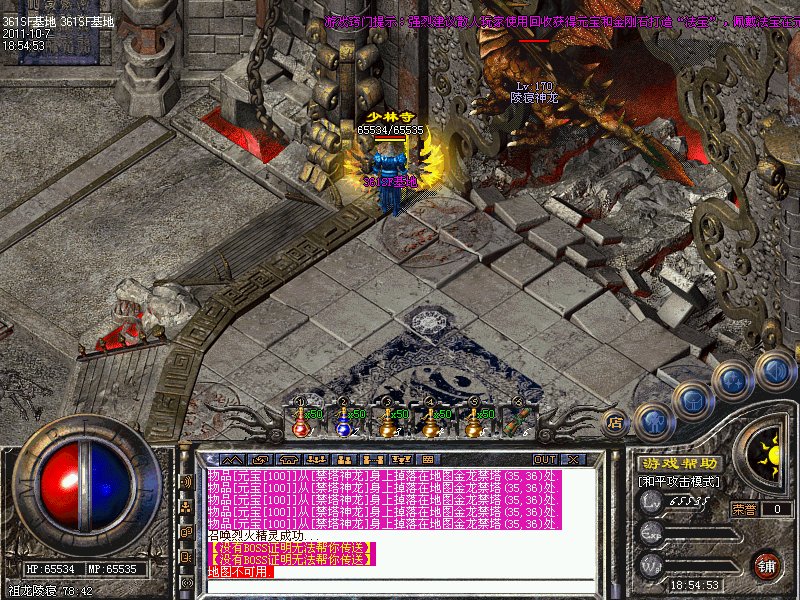This screenshot has height=600, width=800.
Task: Open the bag inventory box icon
Action: (692, 401)
